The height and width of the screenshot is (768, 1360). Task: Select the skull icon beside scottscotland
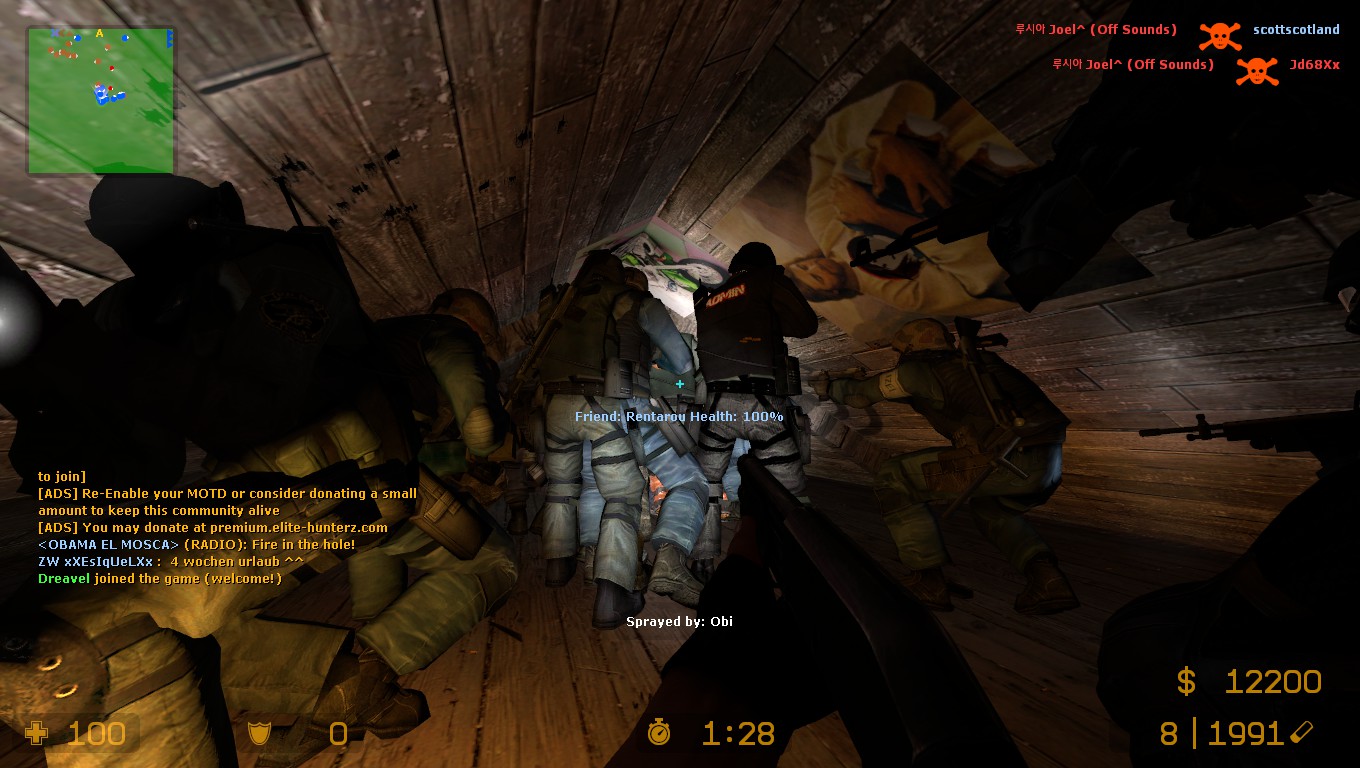[x=1219, y=36]
